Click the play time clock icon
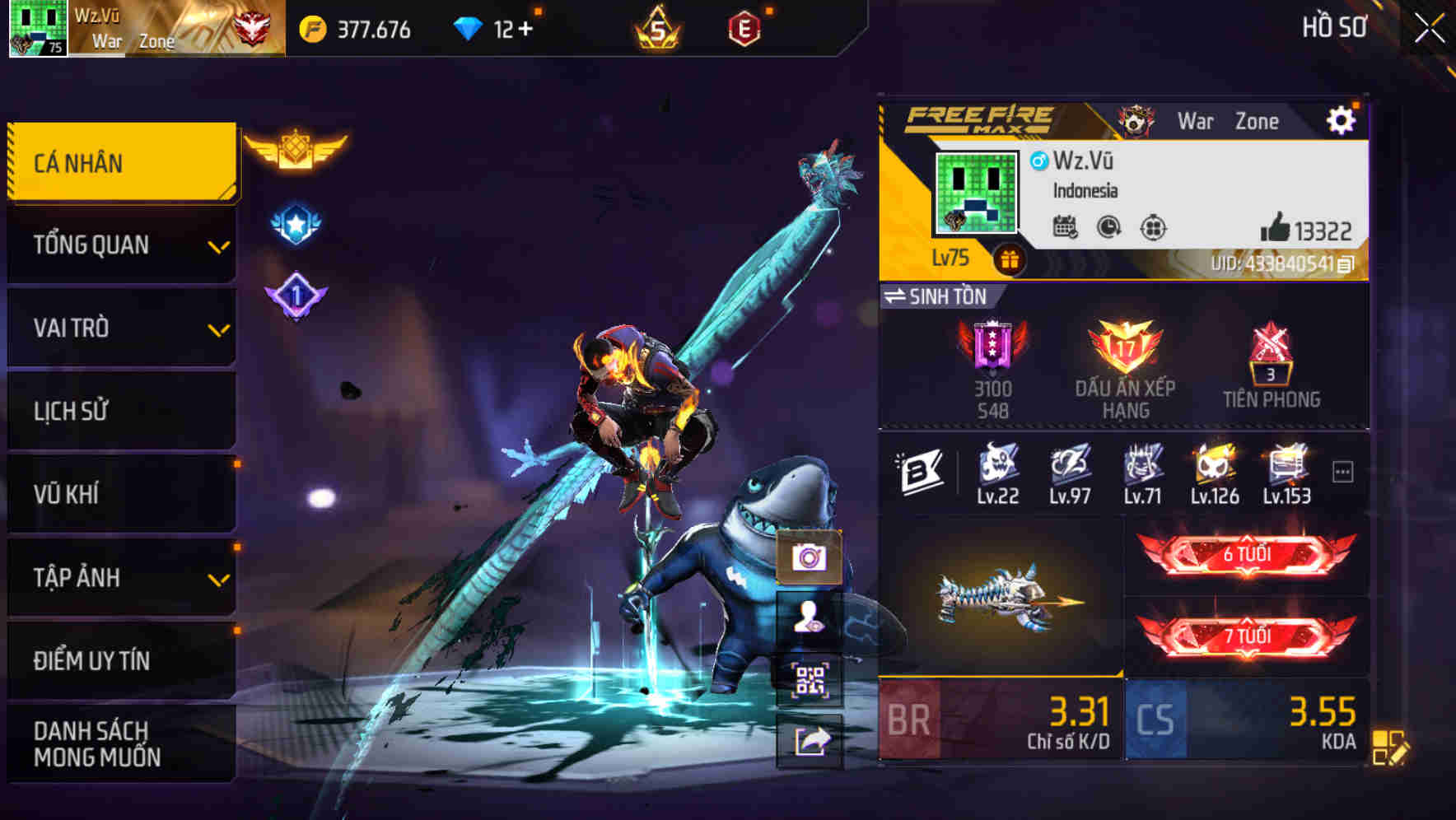This screenshot has width=1456, height=820. point(1108,229)
